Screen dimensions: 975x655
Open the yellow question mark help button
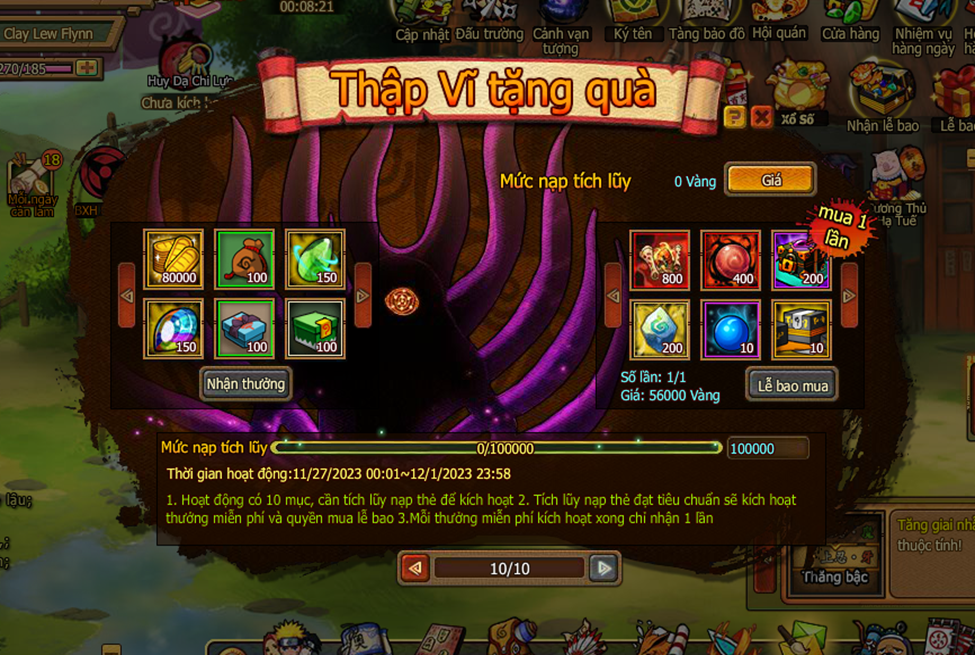click(735, 118)
